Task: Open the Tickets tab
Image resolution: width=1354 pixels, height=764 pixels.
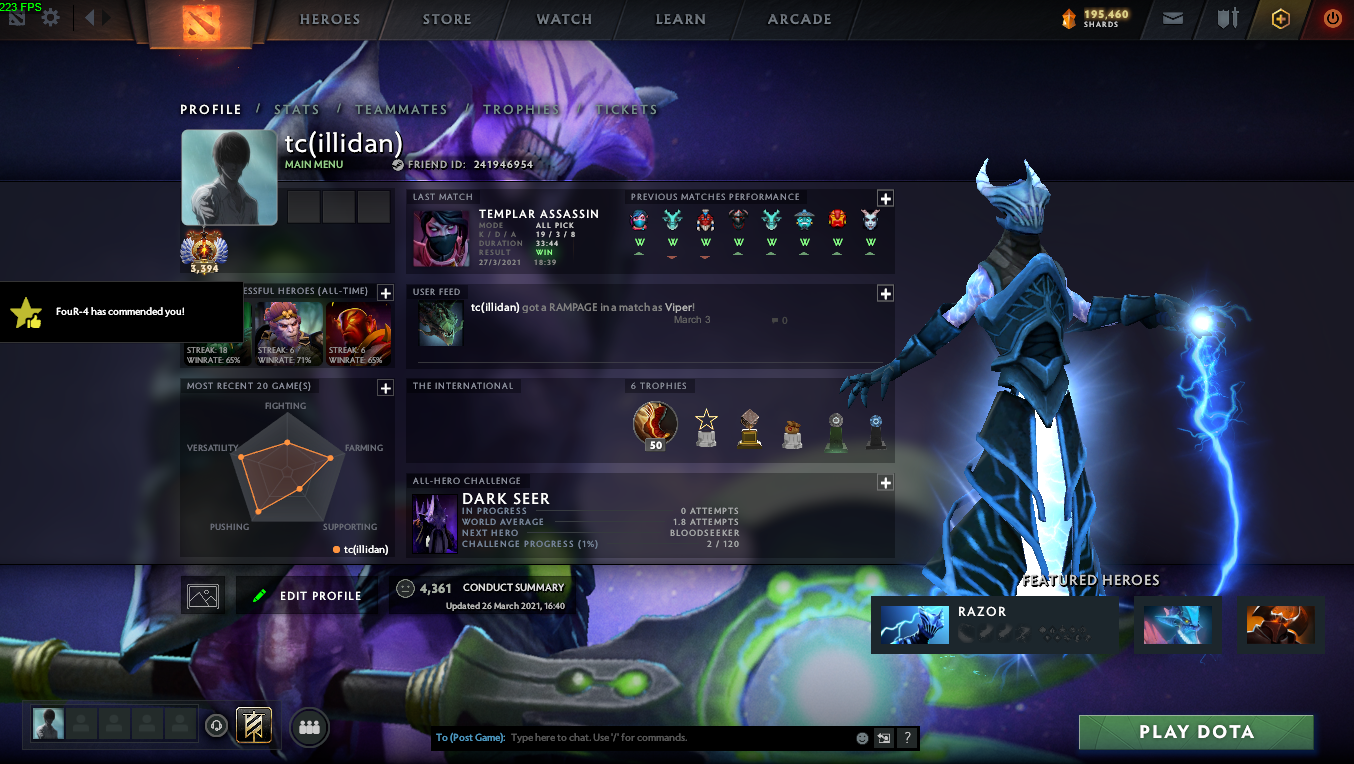Action: tap(626, 110)
